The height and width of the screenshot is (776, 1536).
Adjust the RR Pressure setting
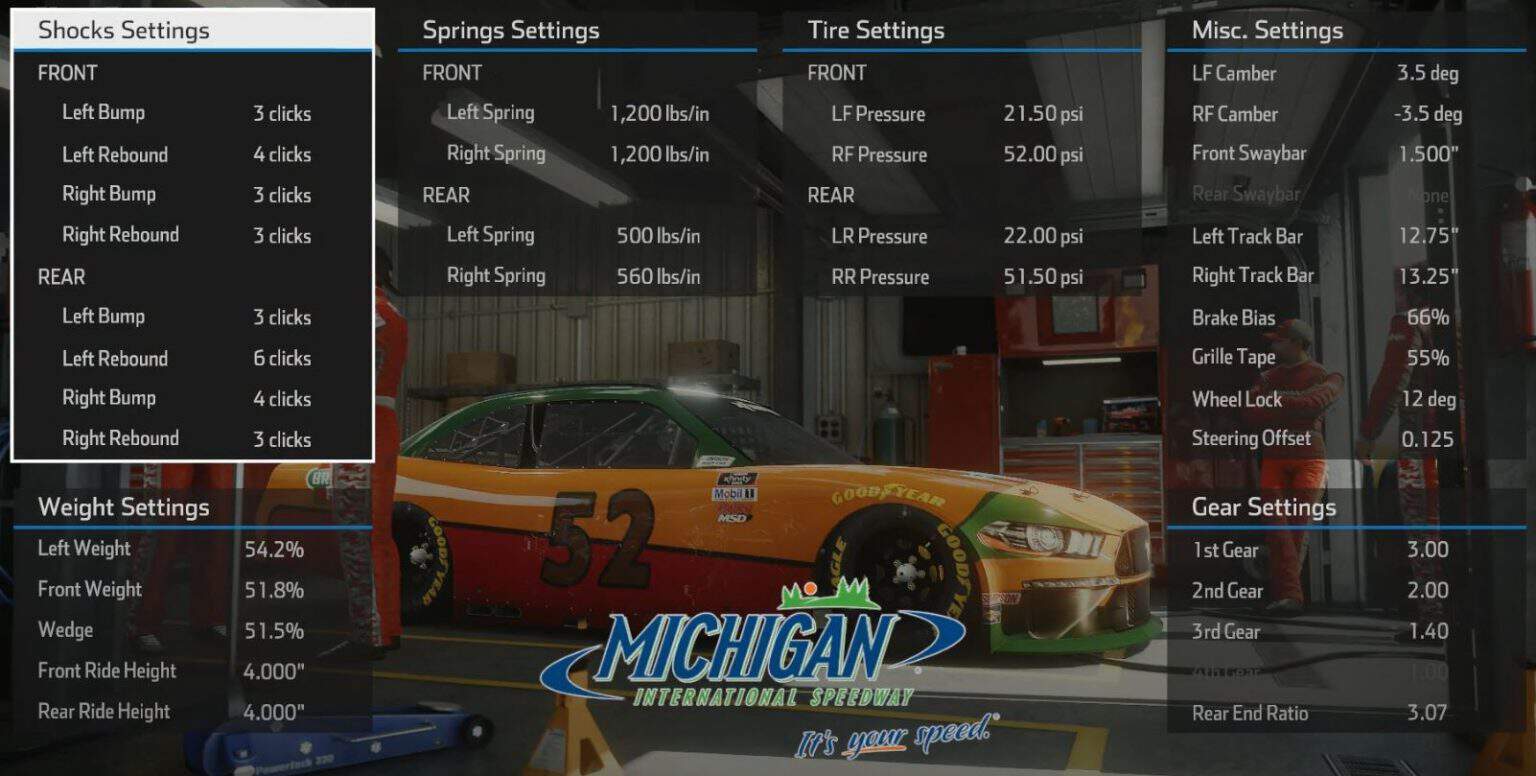tap(1041, 276)
